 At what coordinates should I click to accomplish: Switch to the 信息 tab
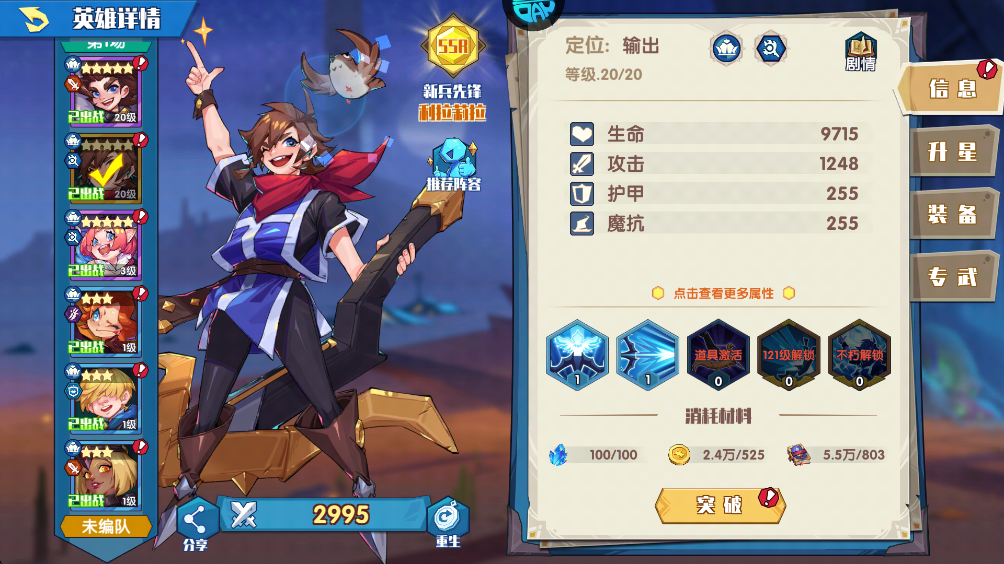click(951, 89)
